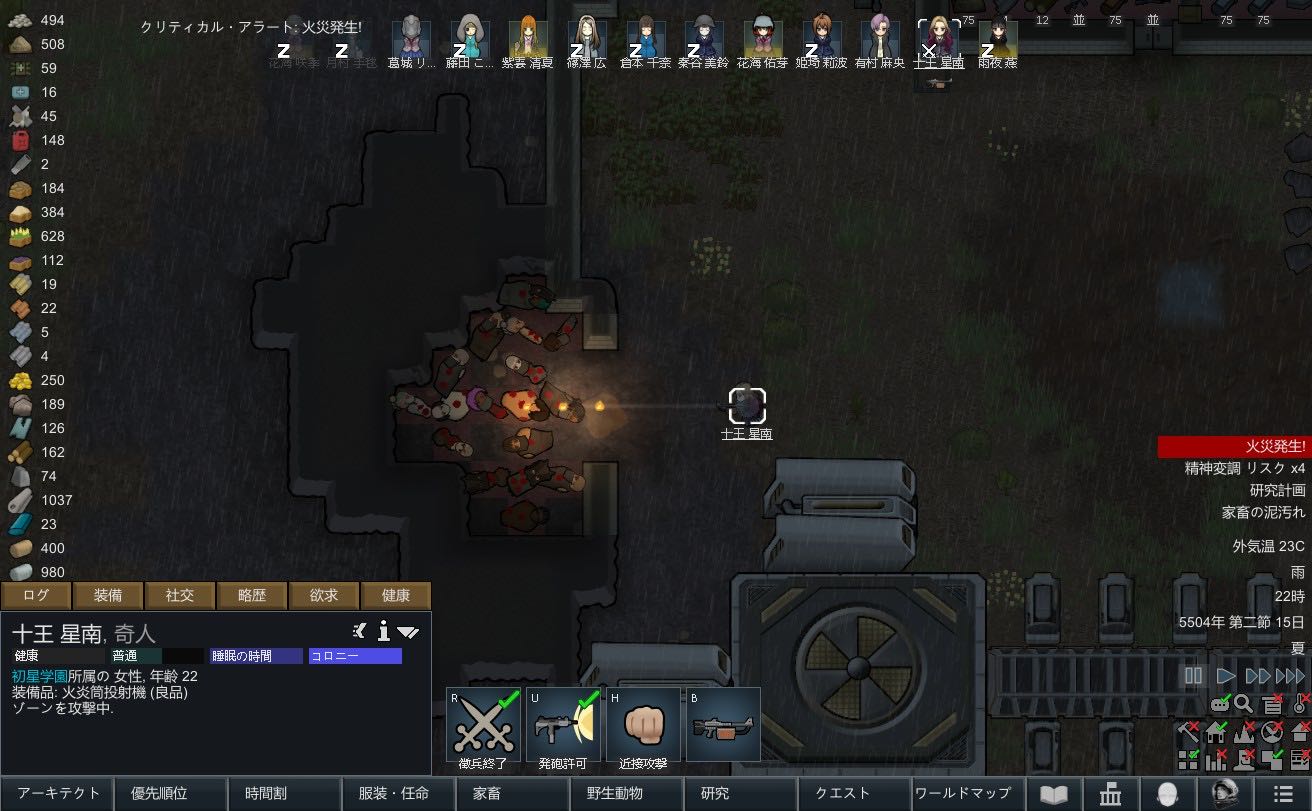The image size is (1312, 811).
Task: Set game speed to fastest triple arrow
Action: 1290,676
